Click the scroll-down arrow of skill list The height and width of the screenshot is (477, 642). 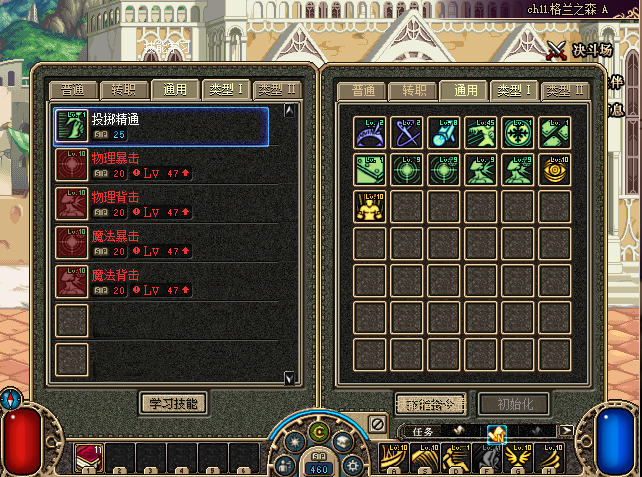pyautogui.click(x=290, y=378)
